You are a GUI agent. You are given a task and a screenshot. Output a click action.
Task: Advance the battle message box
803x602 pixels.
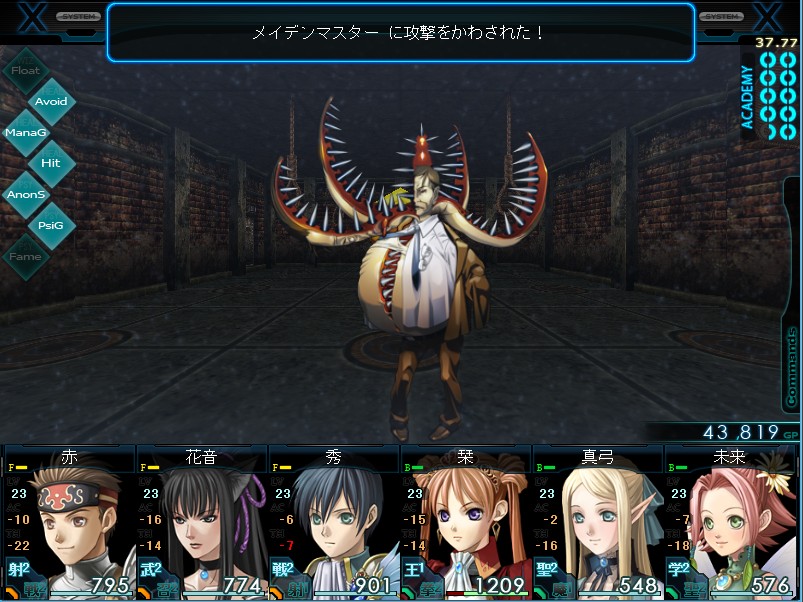pyautogui.click(x=400, y=32)
